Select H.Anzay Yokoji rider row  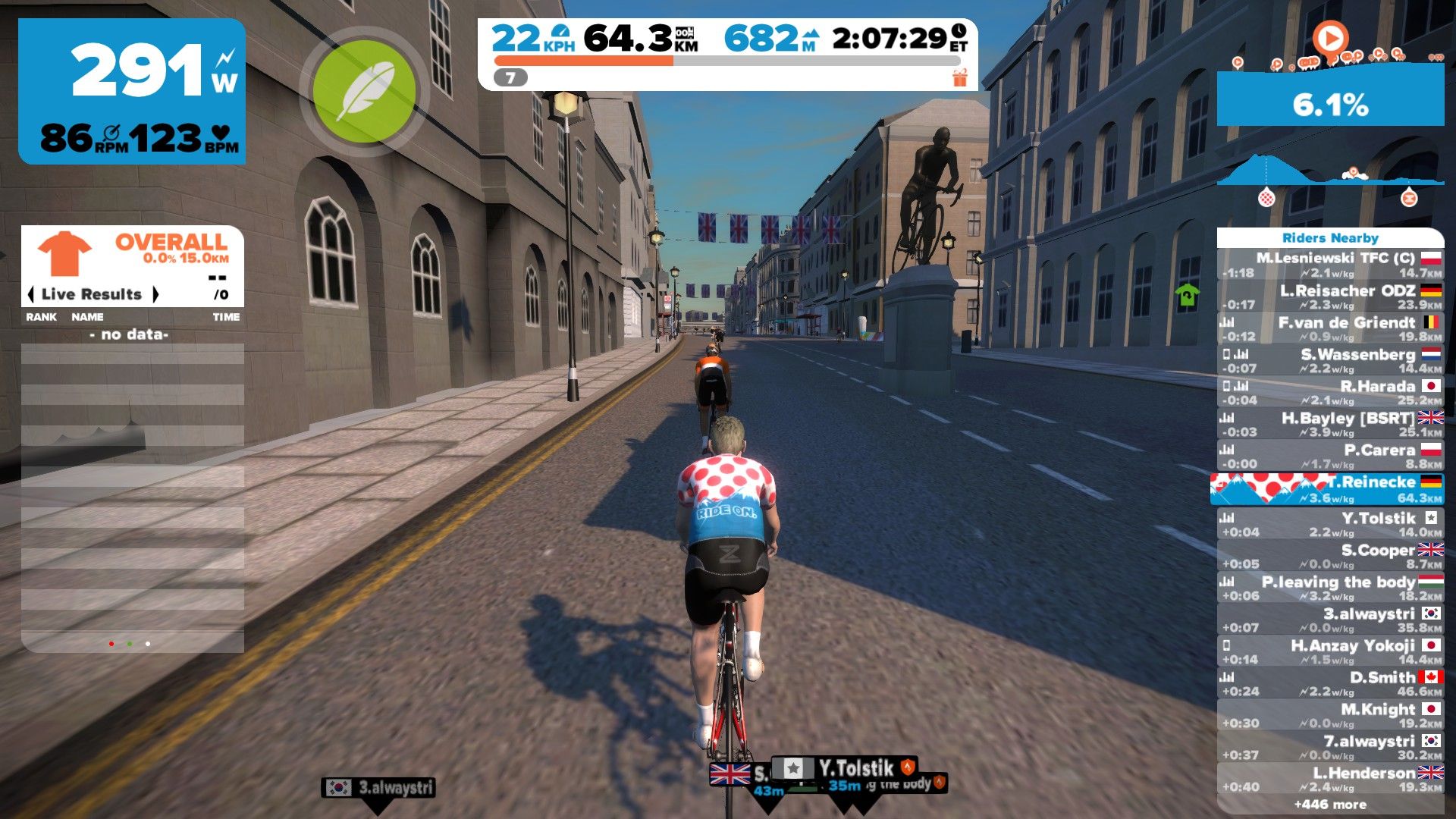pos(1330,651)
